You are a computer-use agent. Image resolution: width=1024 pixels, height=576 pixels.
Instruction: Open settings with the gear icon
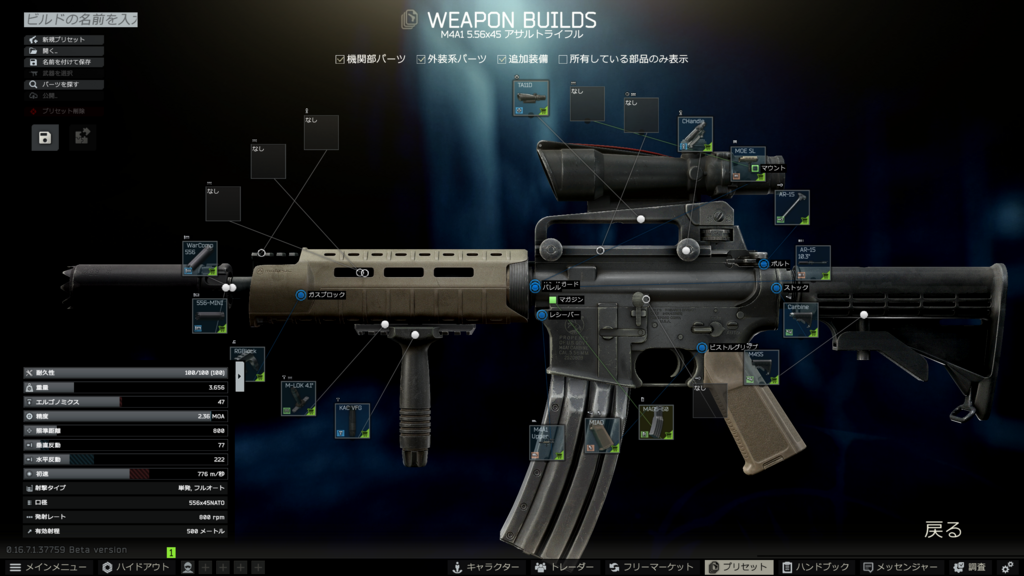1007,567
